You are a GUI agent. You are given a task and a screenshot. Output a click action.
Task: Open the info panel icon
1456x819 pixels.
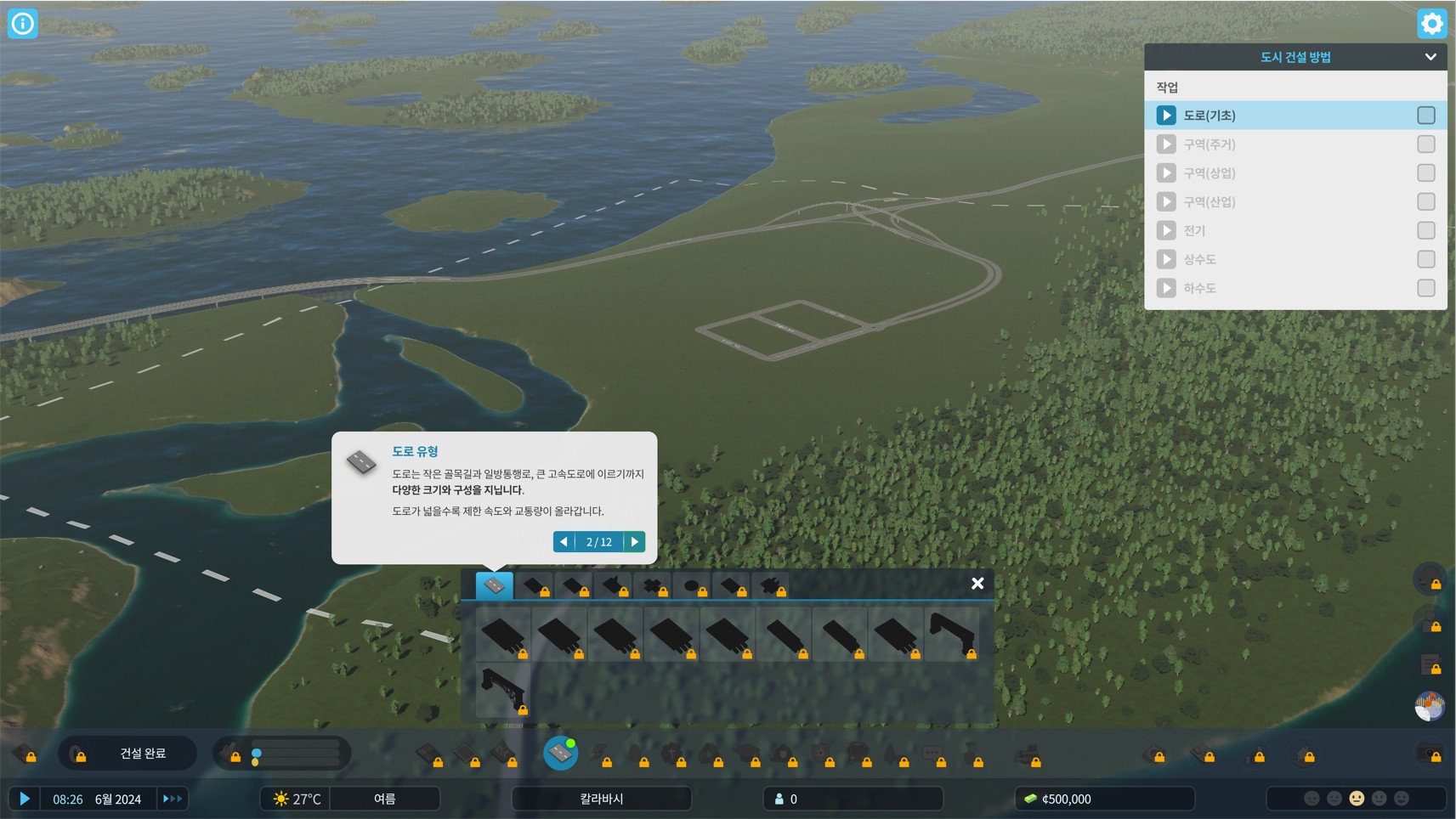[x=23, y=23]
